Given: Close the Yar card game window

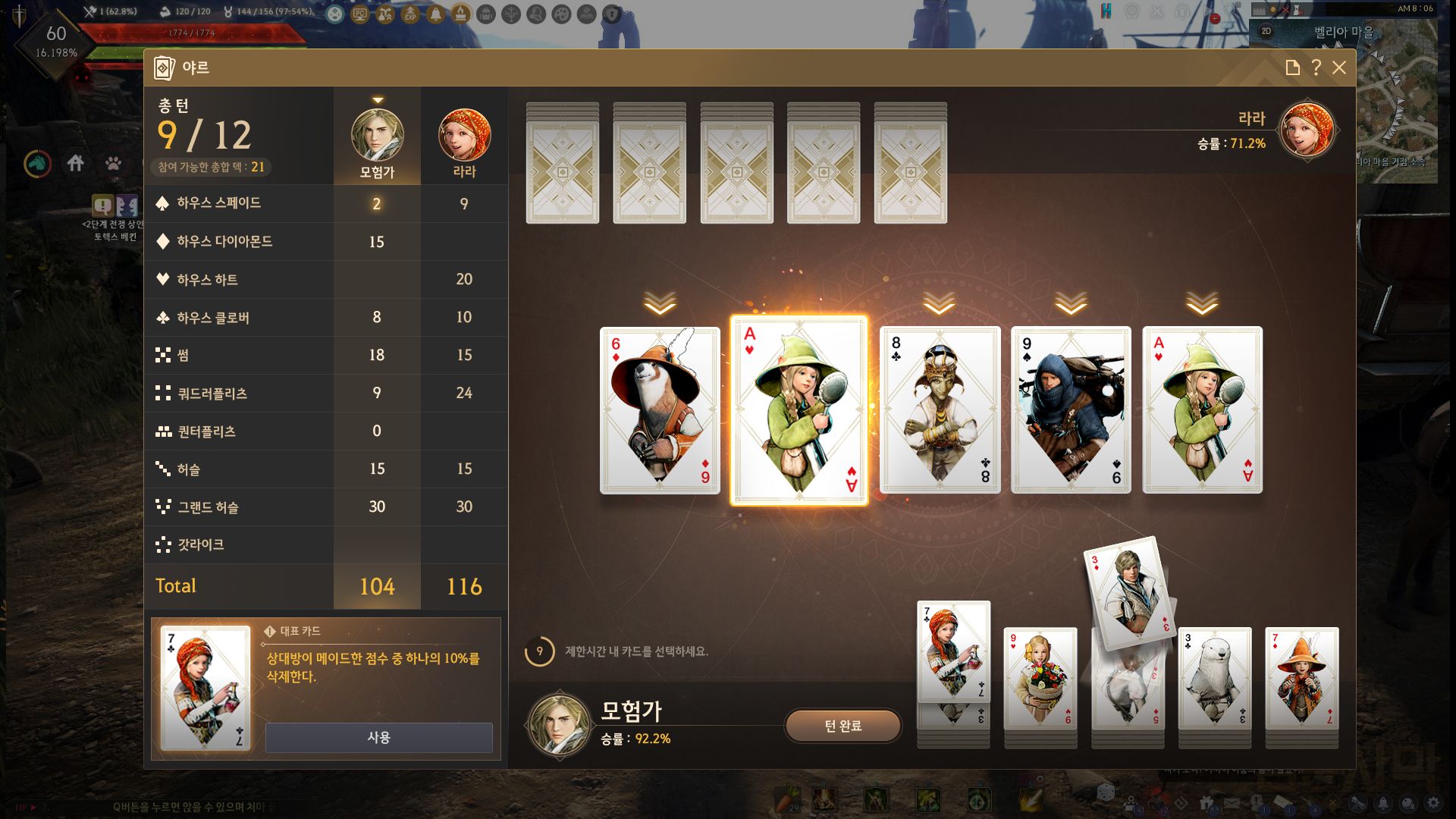Looking at the screenshot, I should (1339, 67).
